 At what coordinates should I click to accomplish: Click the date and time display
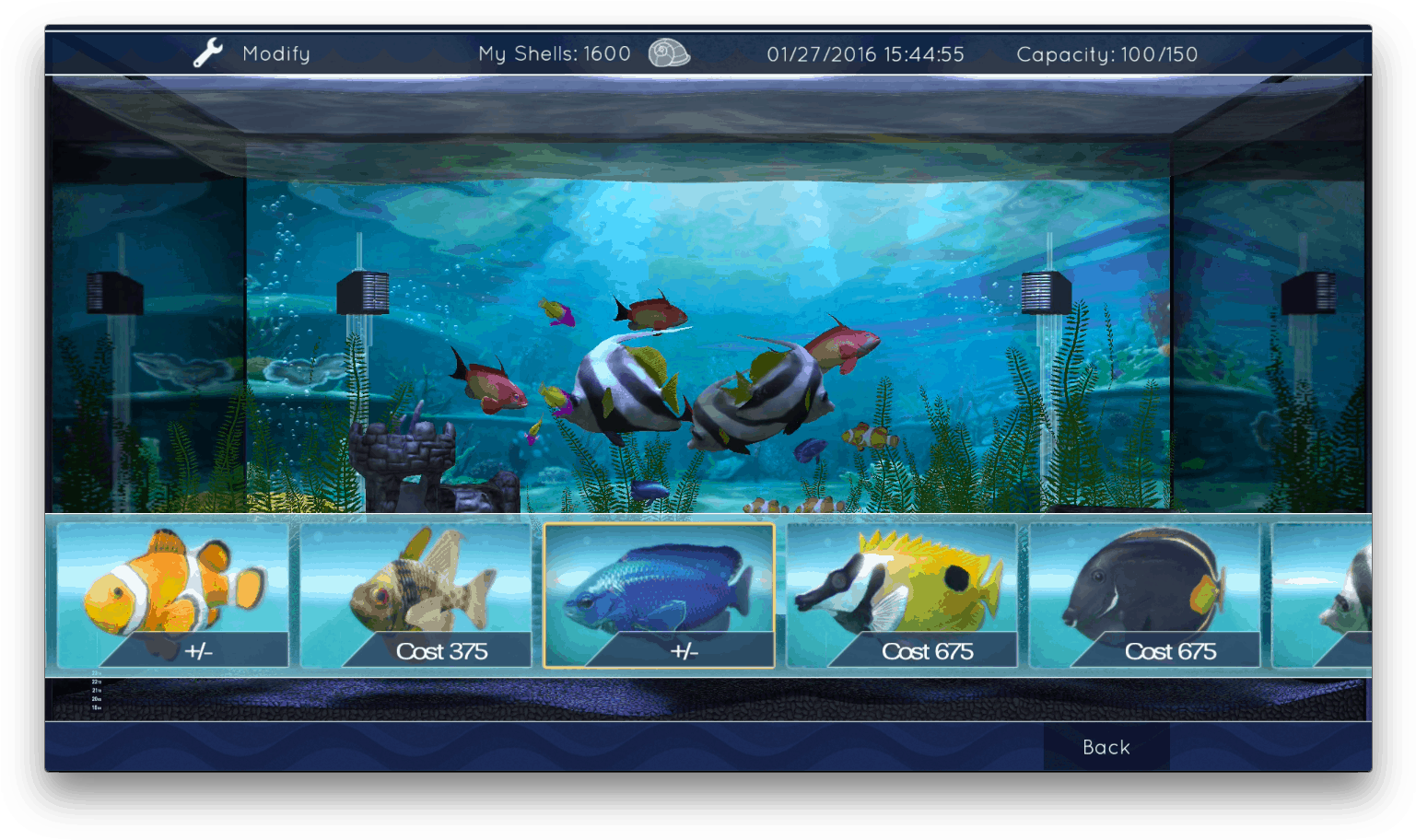867,54
